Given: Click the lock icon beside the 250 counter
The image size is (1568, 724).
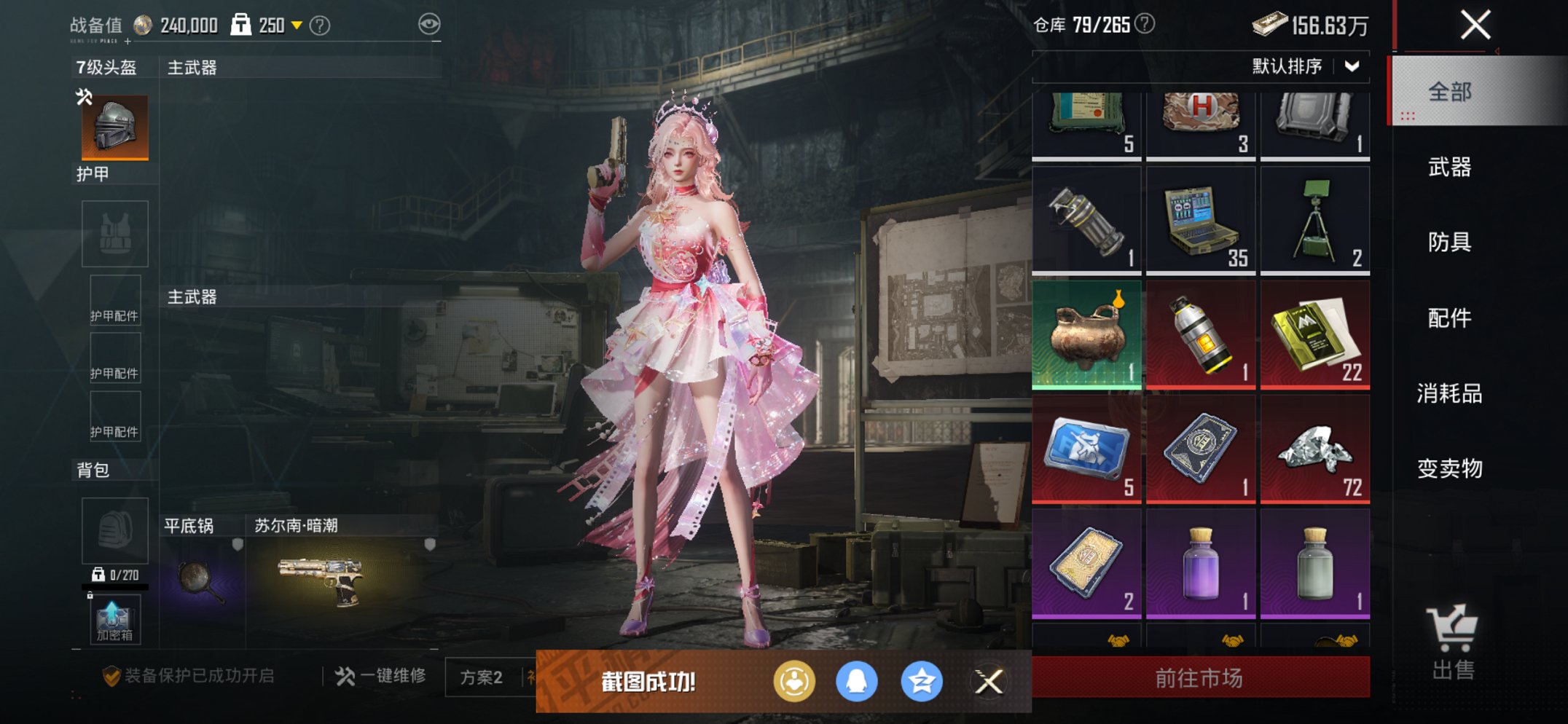Looking at the screenshot, I should click(x=240, y=23).
